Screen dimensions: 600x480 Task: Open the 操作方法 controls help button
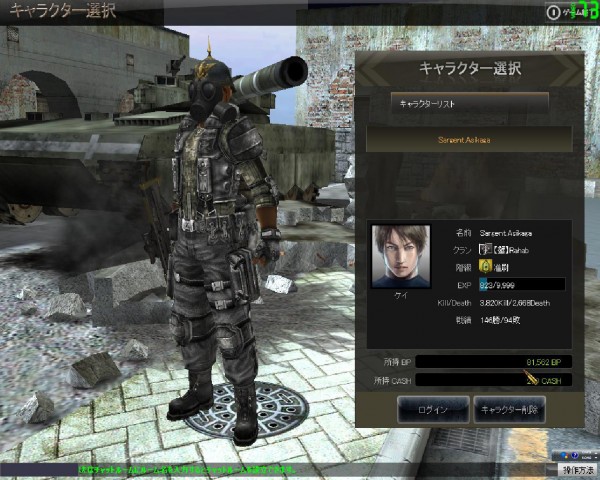(576, 468)
